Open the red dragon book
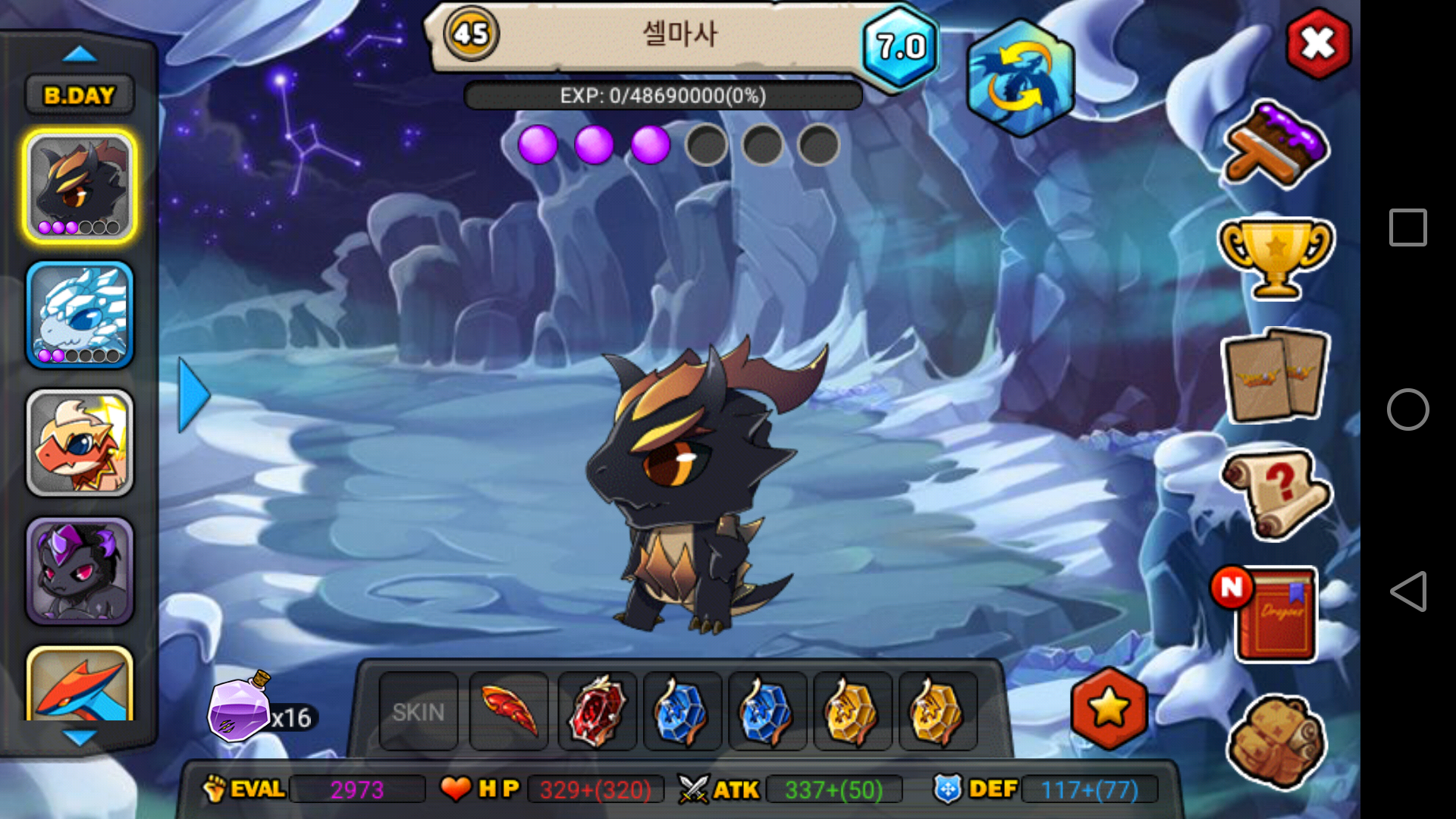The width and height of the screenshot is (1456, 819). tap(1276, 614)
